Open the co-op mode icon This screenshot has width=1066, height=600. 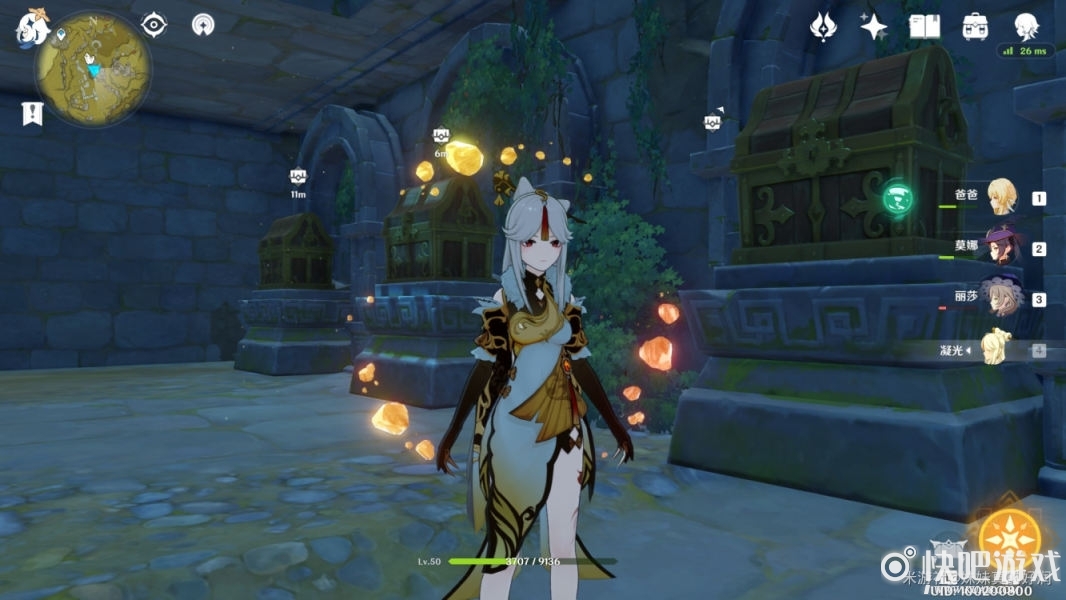coord(203,24)
